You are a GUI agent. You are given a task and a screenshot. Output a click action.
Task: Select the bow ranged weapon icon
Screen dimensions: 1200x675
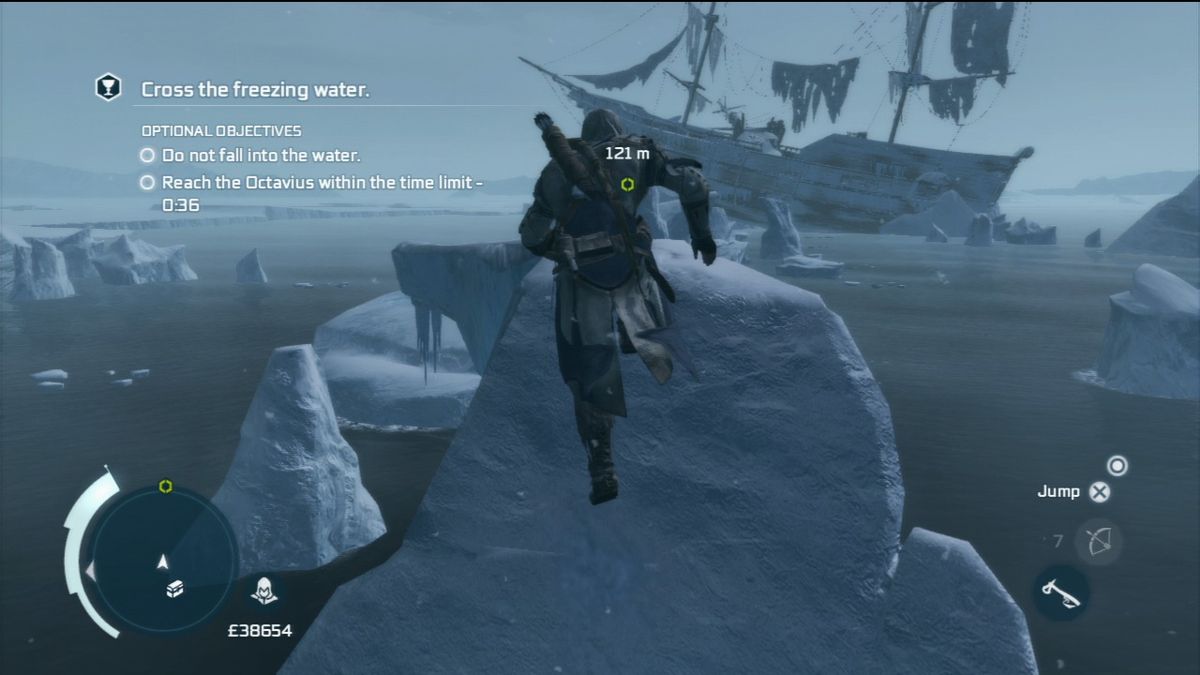pyautogui.click(x=1097, y=542)
